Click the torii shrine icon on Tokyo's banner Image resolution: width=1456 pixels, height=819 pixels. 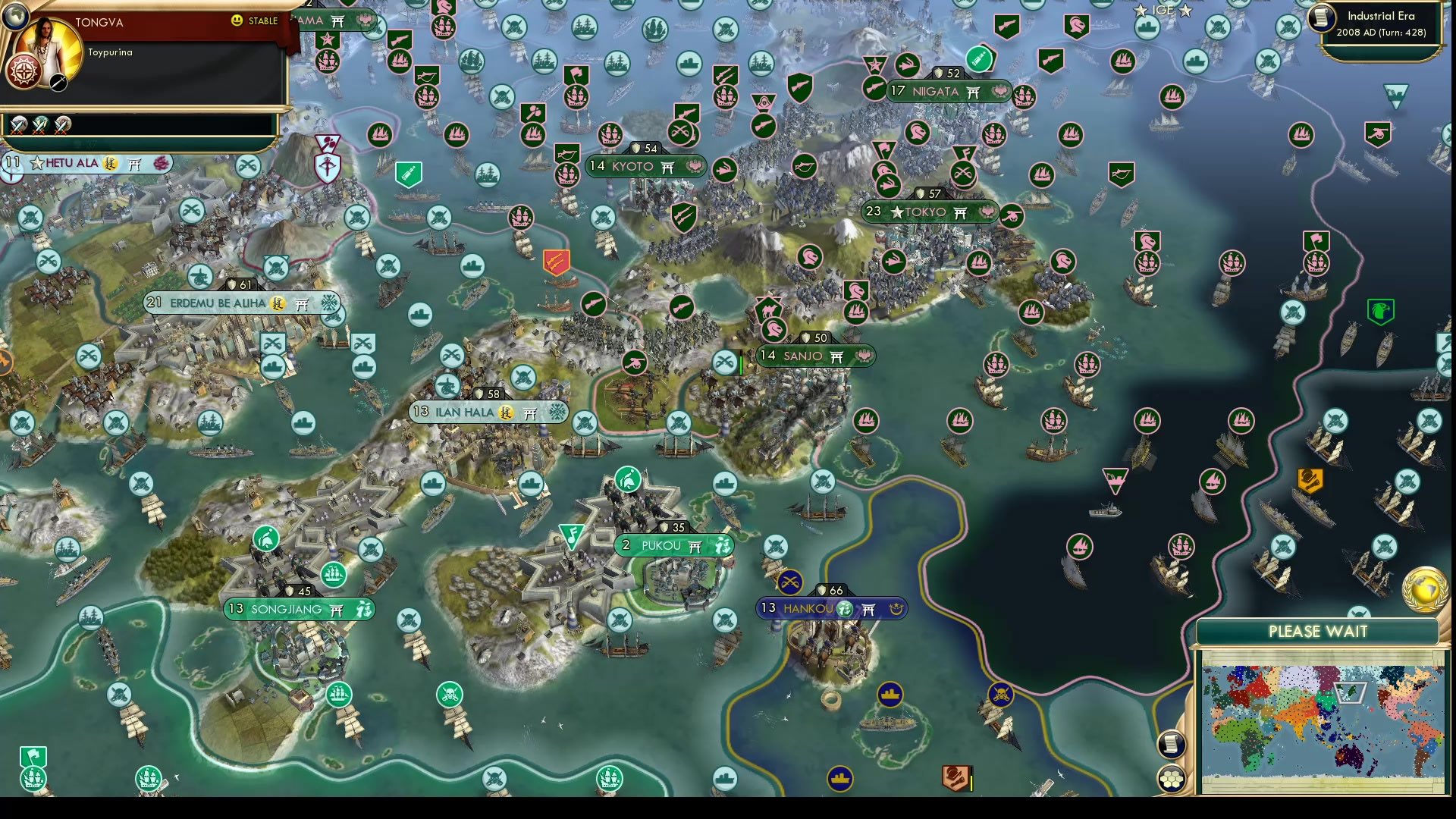tap(962, 212)
